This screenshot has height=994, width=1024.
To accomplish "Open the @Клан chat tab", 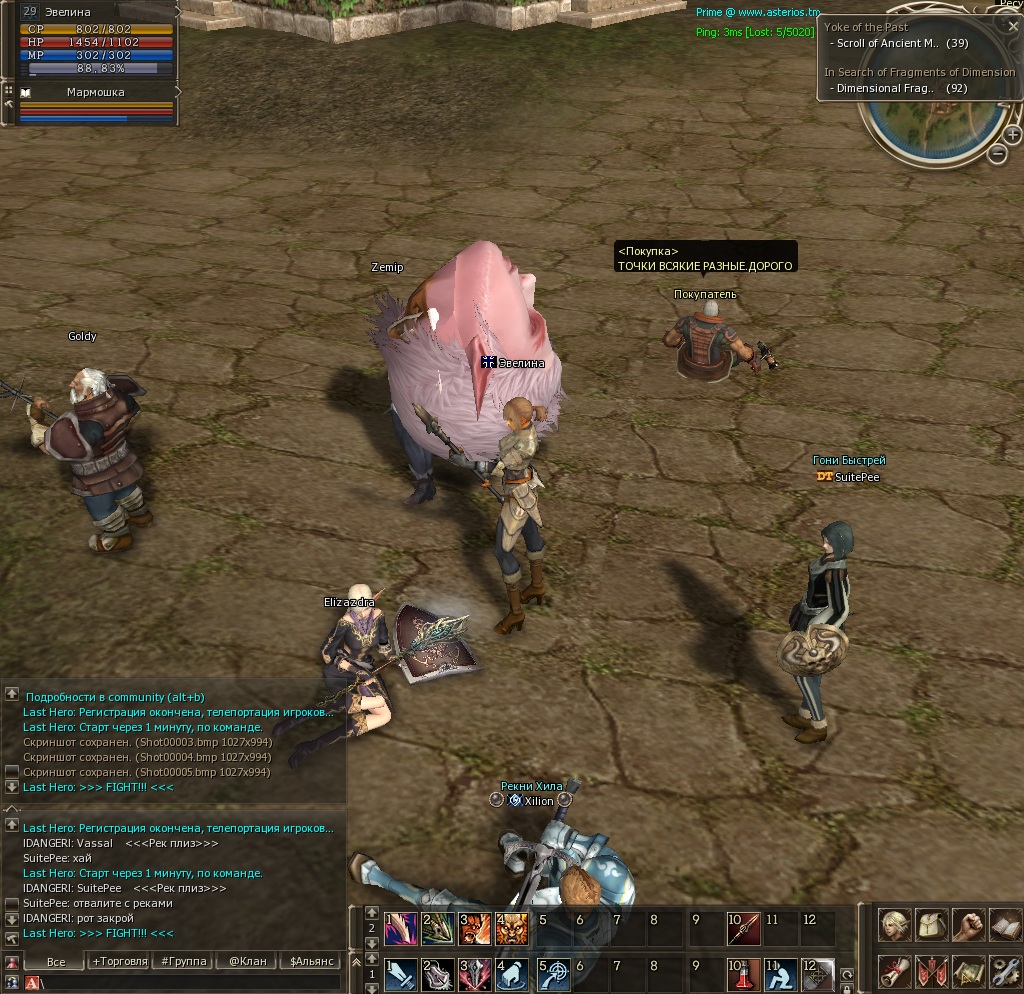I will (x=247, y=962).
